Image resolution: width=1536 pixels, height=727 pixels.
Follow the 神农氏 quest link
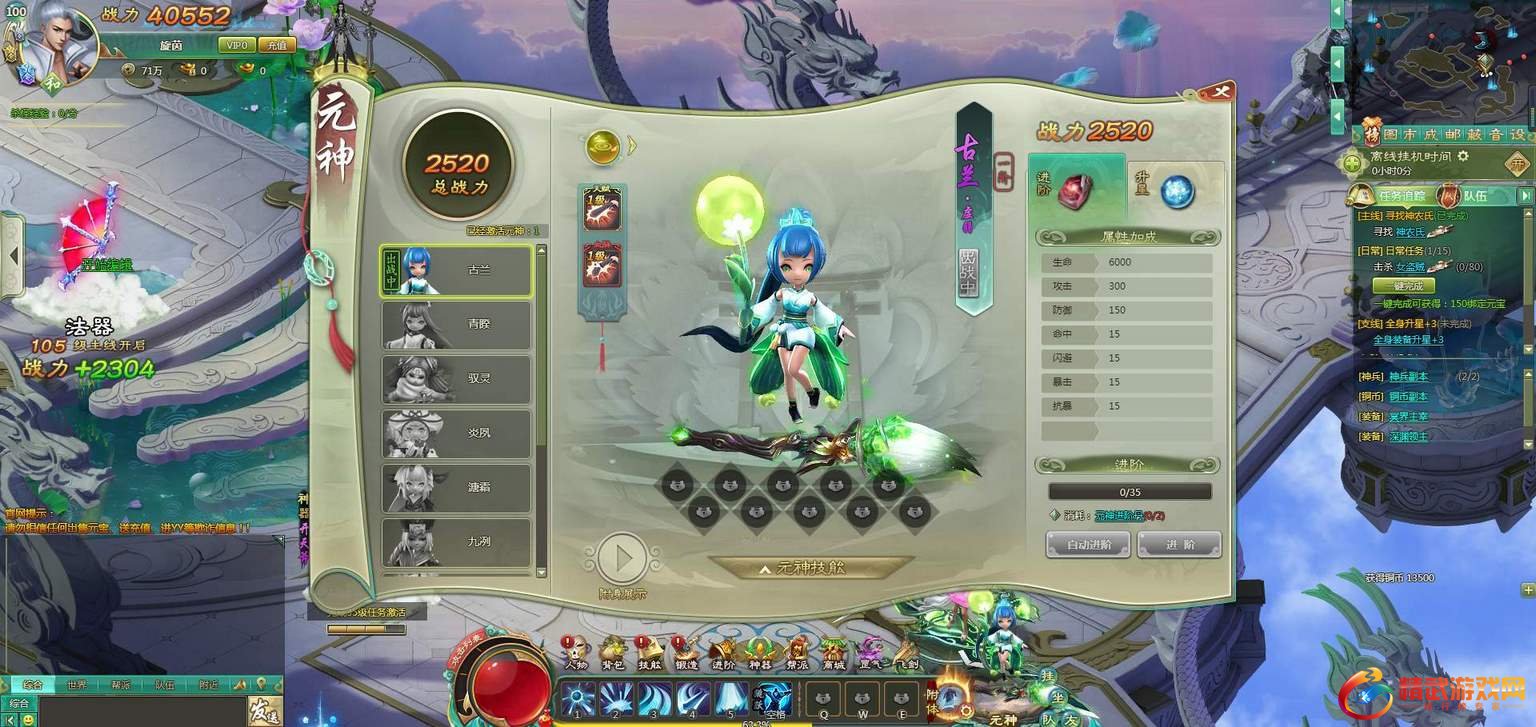point(1413,231)
